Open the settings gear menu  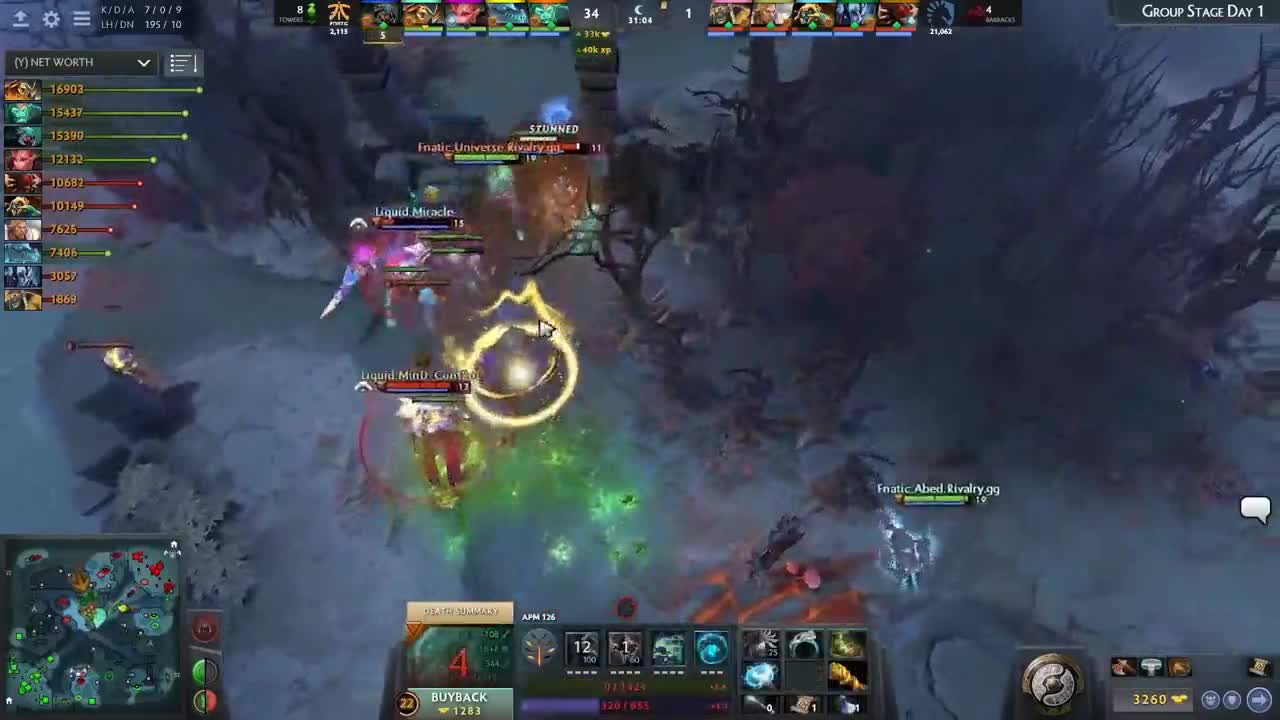pyautogui.click(x=51, y=19)
